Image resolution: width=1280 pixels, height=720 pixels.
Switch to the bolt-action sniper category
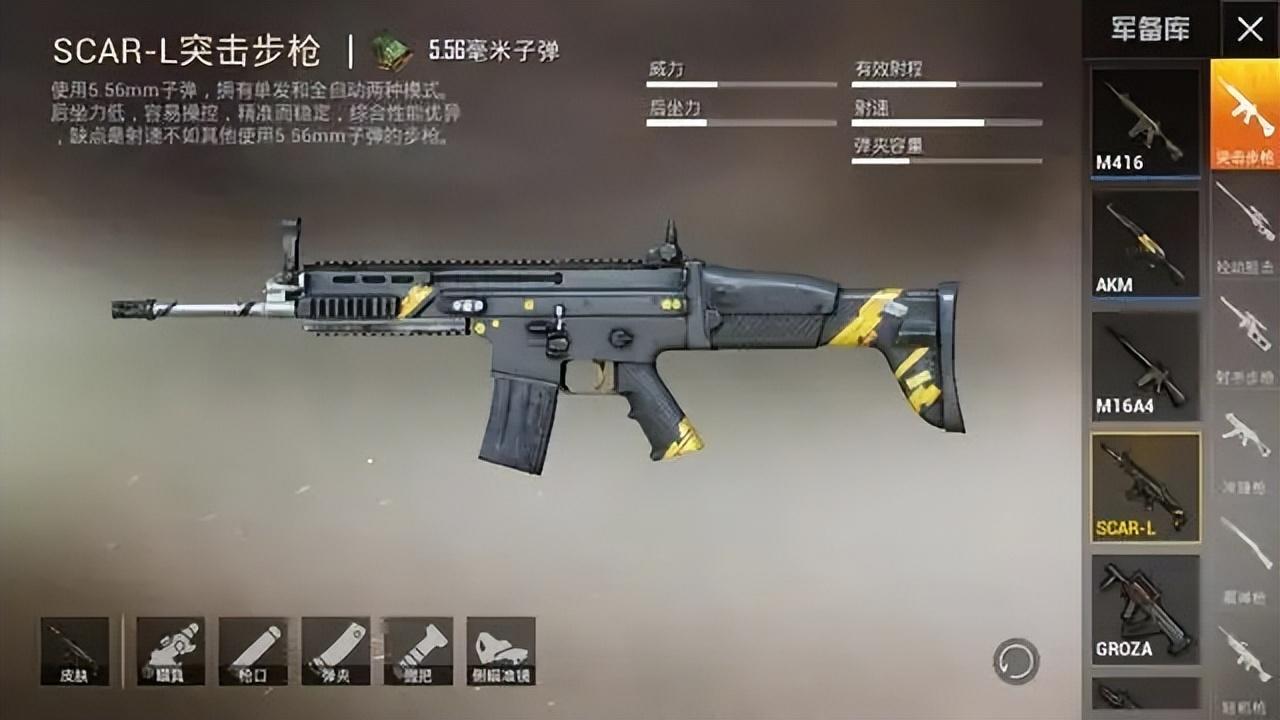point(1246,225)
